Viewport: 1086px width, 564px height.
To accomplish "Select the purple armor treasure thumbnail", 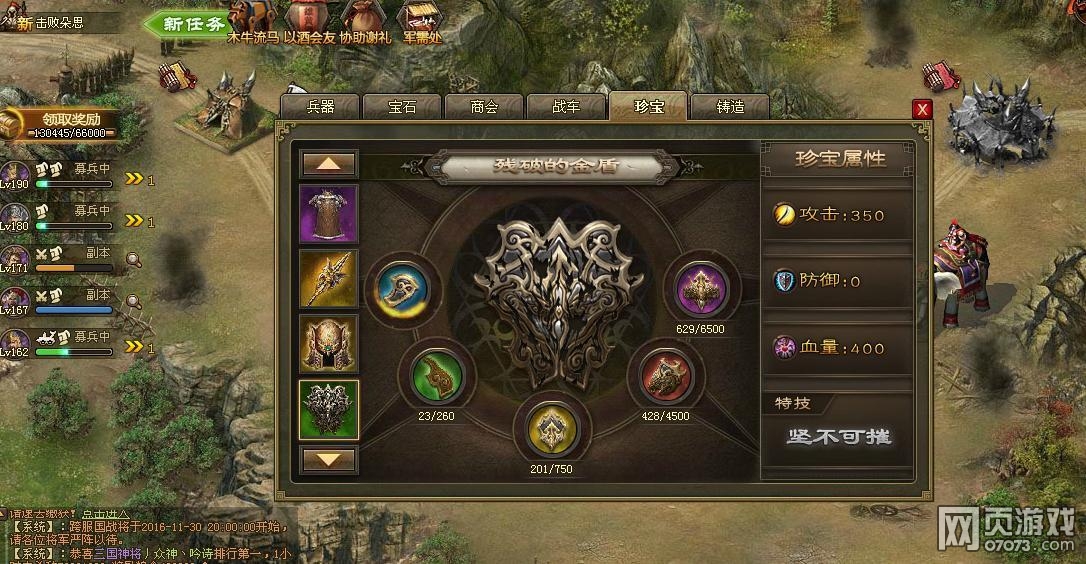I will pyautogui.click(x=329, y=213).
